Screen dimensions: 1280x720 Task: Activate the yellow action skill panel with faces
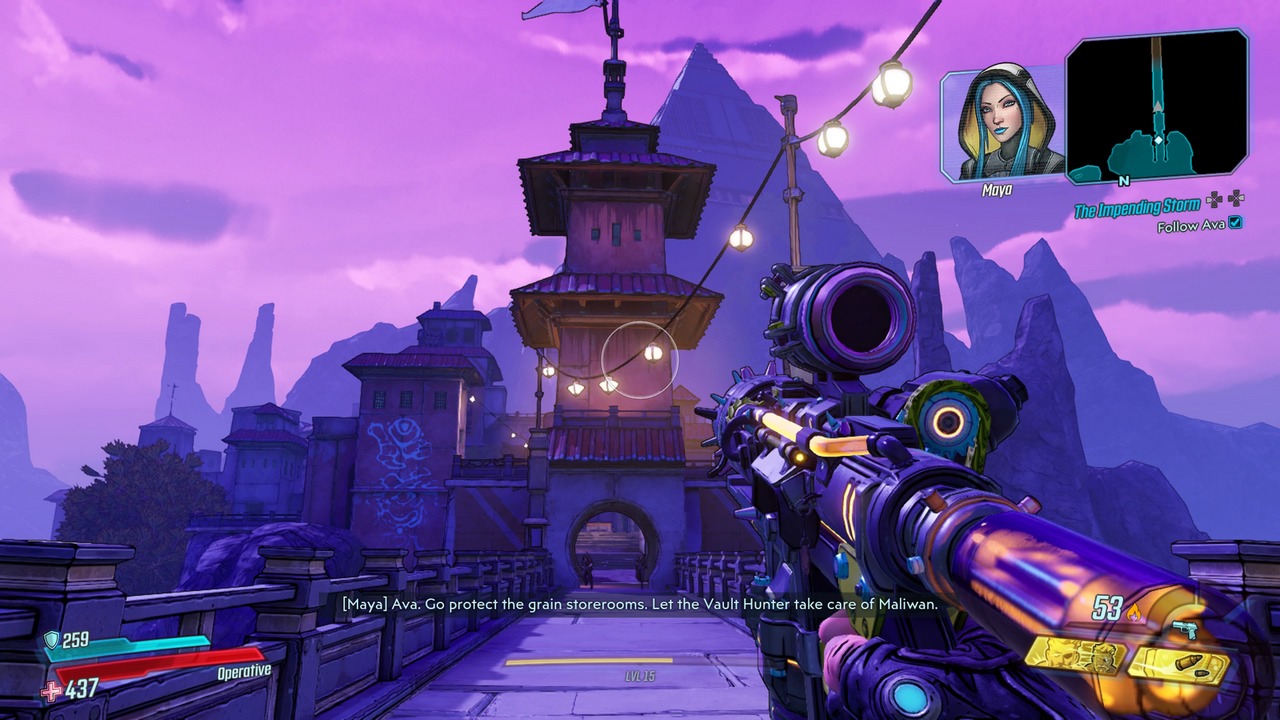point(1075,657)
